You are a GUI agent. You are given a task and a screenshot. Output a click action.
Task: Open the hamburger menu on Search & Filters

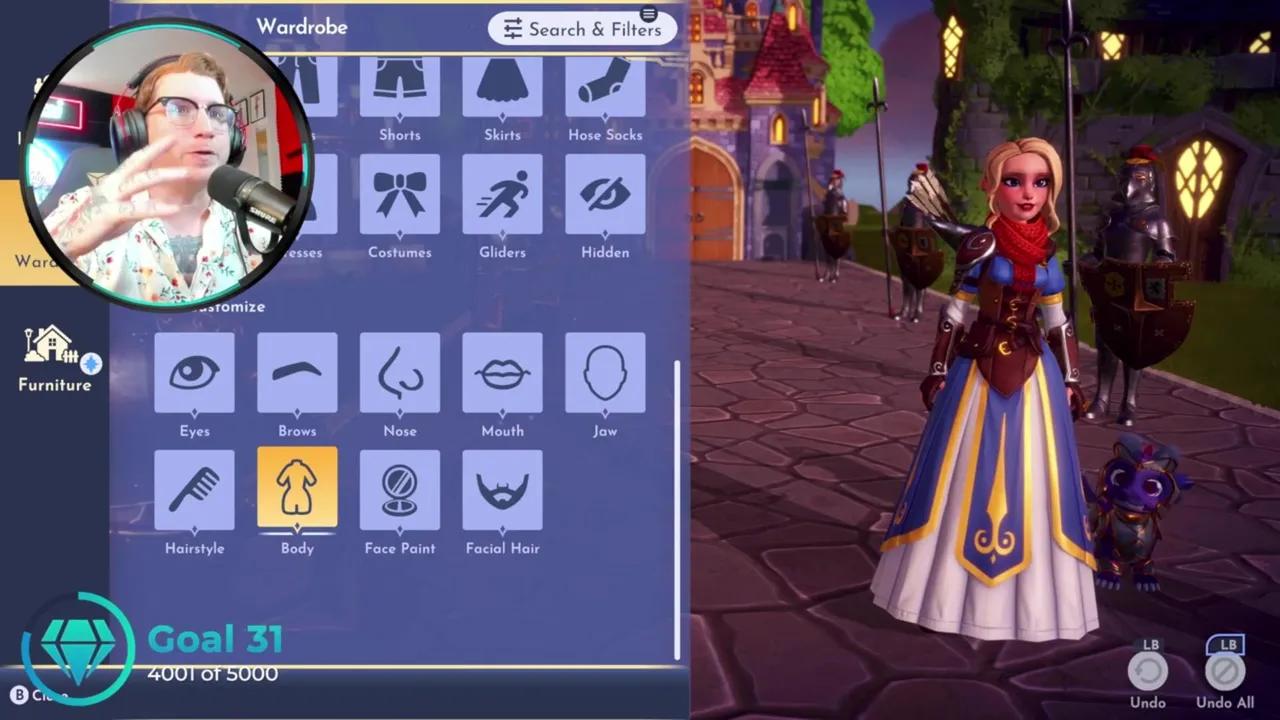tap(649, 15)
